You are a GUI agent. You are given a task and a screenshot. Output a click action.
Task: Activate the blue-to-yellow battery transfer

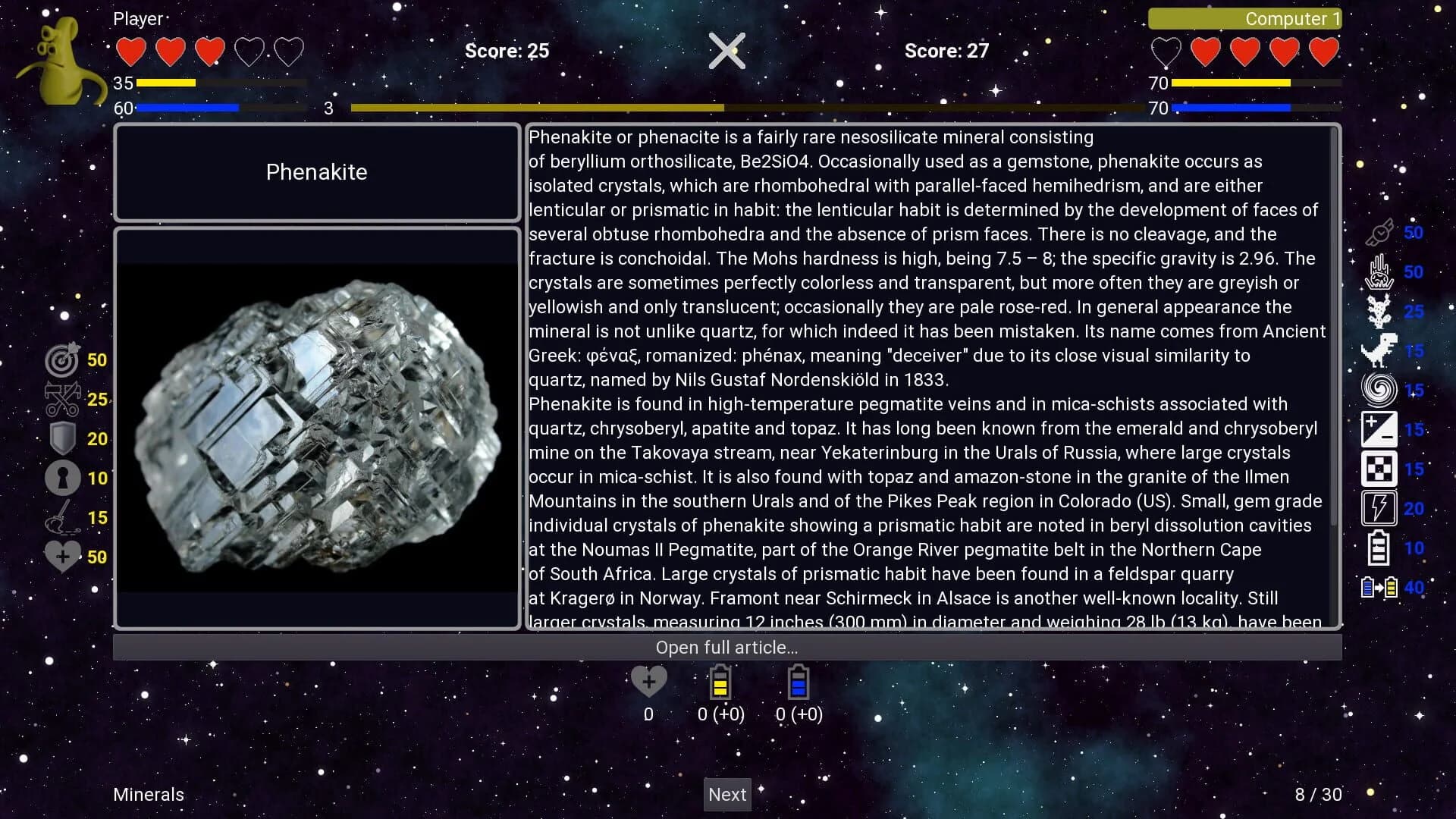(x=1379, y=588)
